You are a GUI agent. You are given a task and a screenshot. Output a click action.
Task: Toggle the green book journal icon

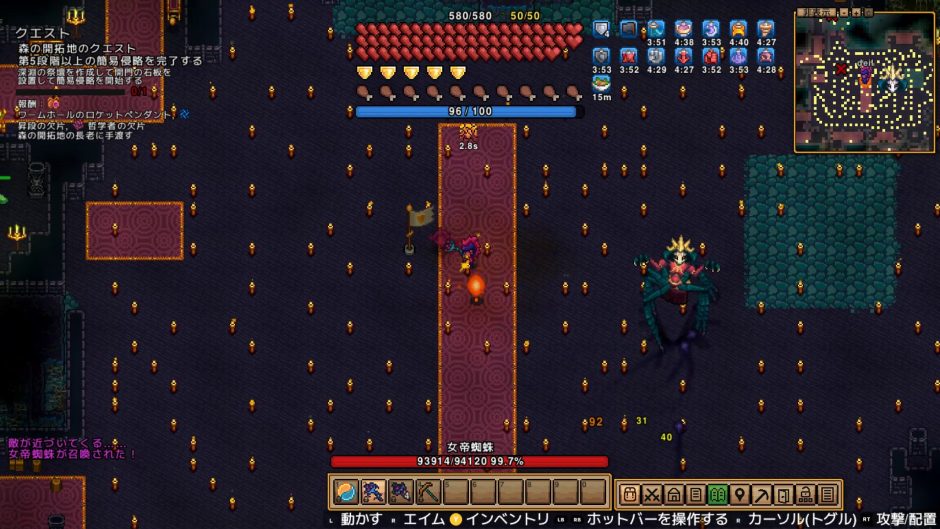point(717,494)
